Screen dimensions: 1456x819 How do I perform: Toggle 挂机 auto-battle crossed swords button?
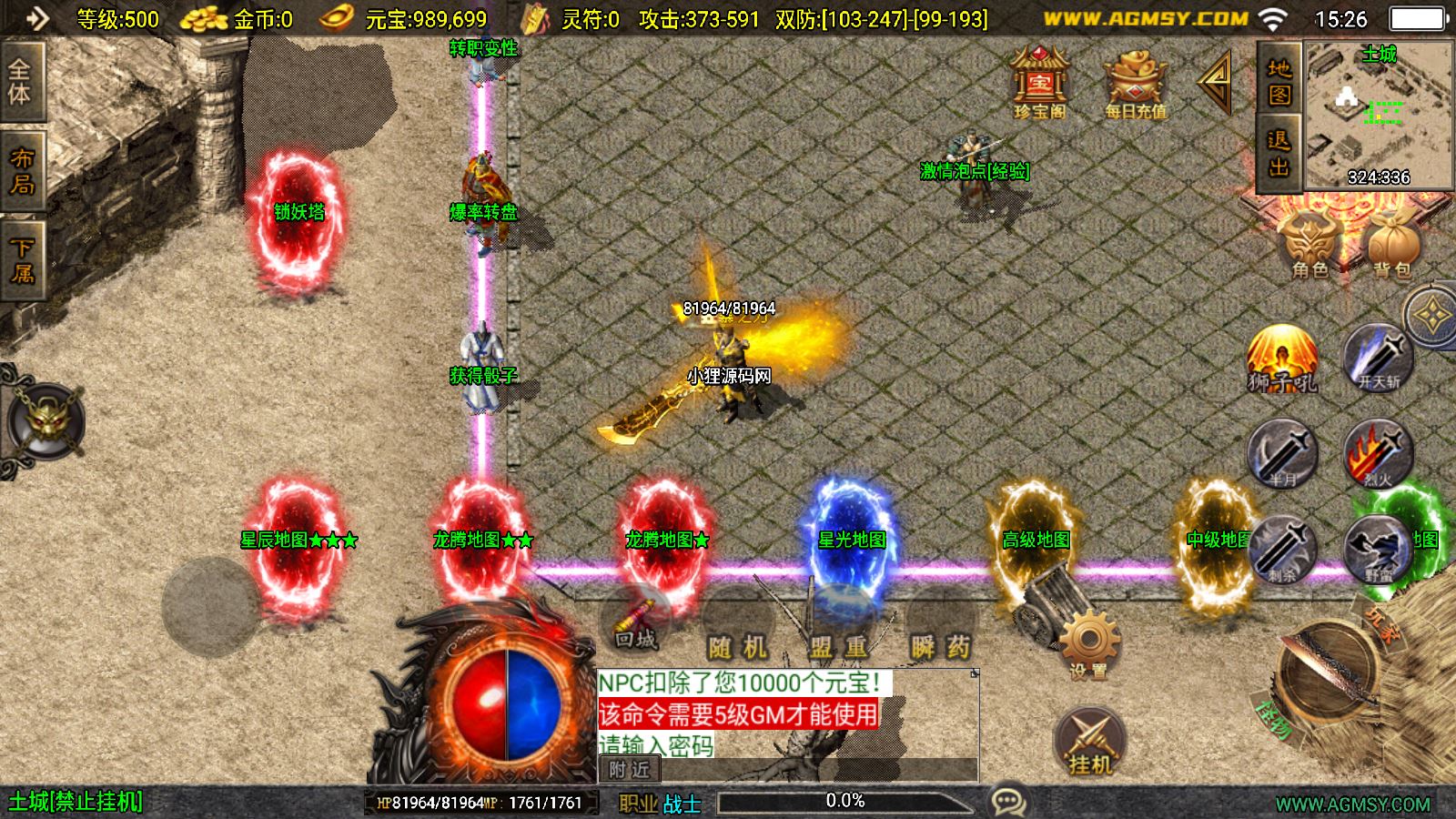click(x=1089, y=742)
